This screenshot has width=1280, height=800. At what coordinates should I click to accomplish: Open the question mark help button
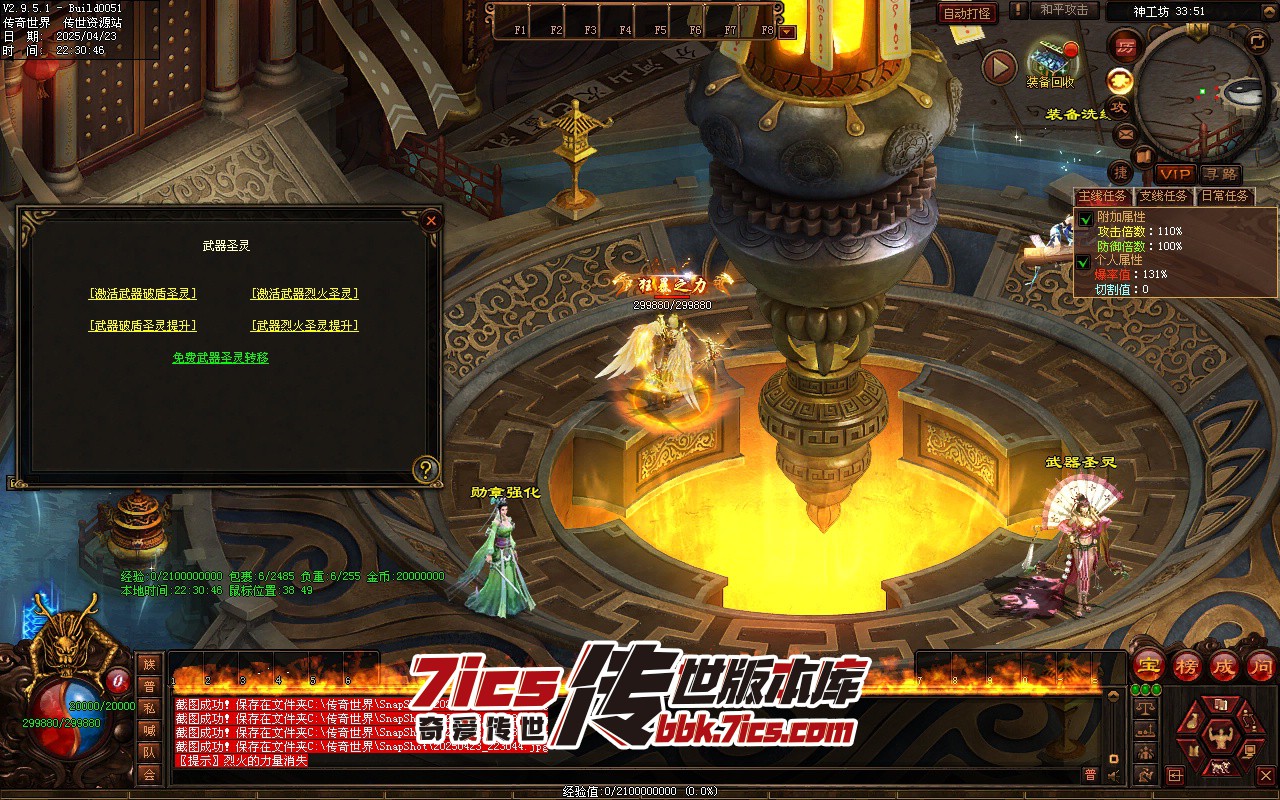pyautogui.click(x=427, y=469)
